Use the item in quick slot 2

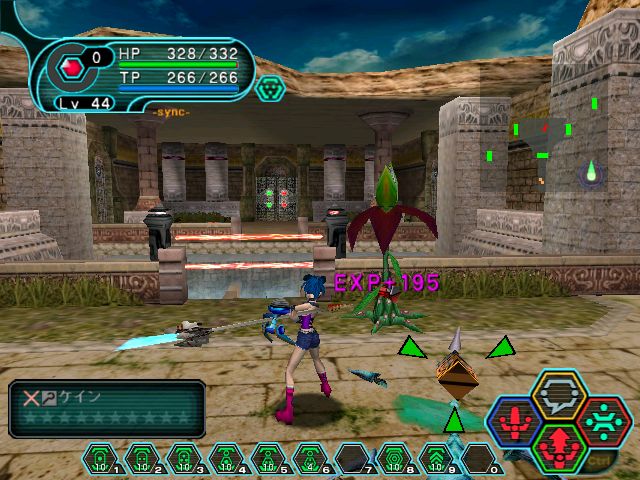point(141,458)
